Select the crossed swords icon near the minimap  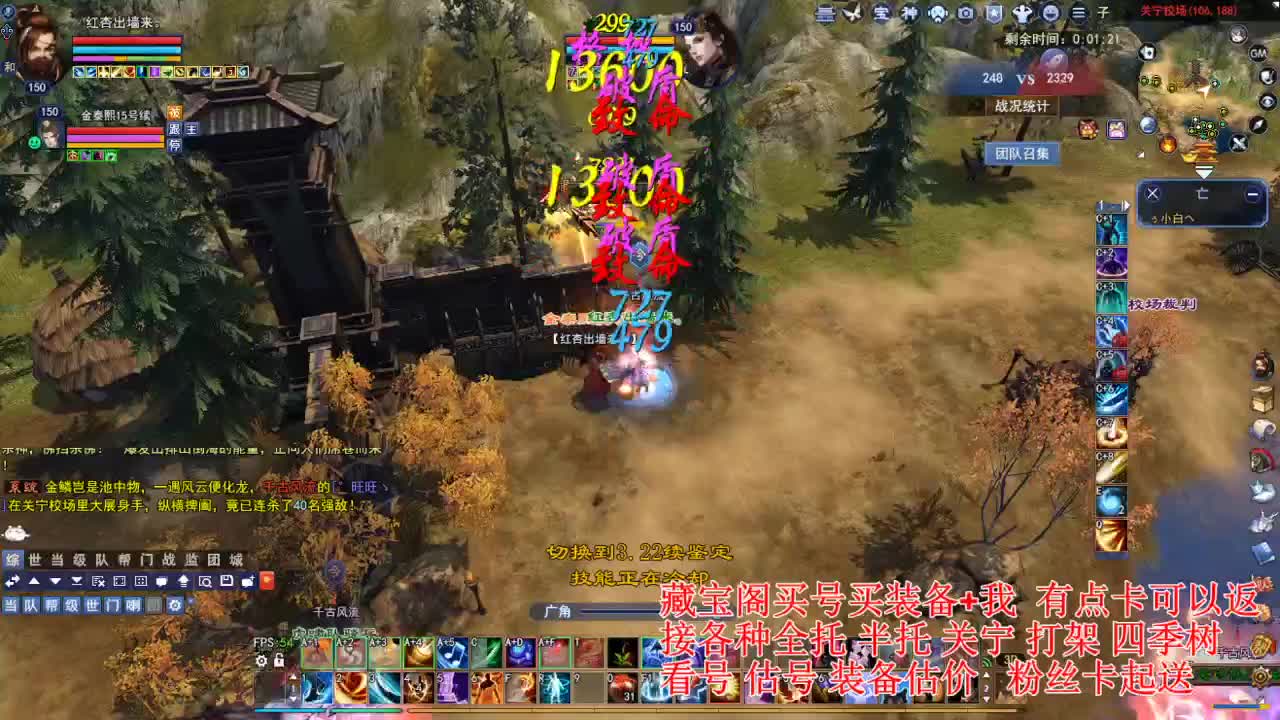click(x=1237, y=142)
